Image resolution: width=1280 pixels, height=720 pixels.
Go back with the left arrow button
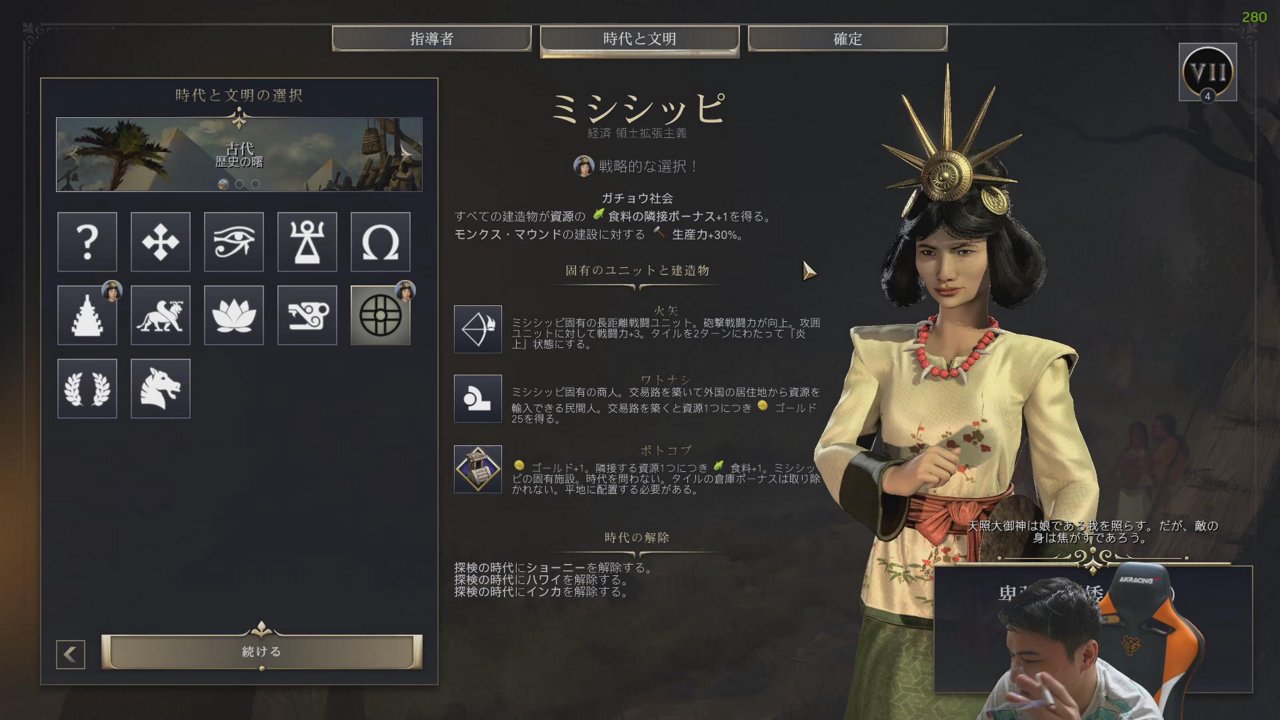pyautogui.click(x=70, y=655)
